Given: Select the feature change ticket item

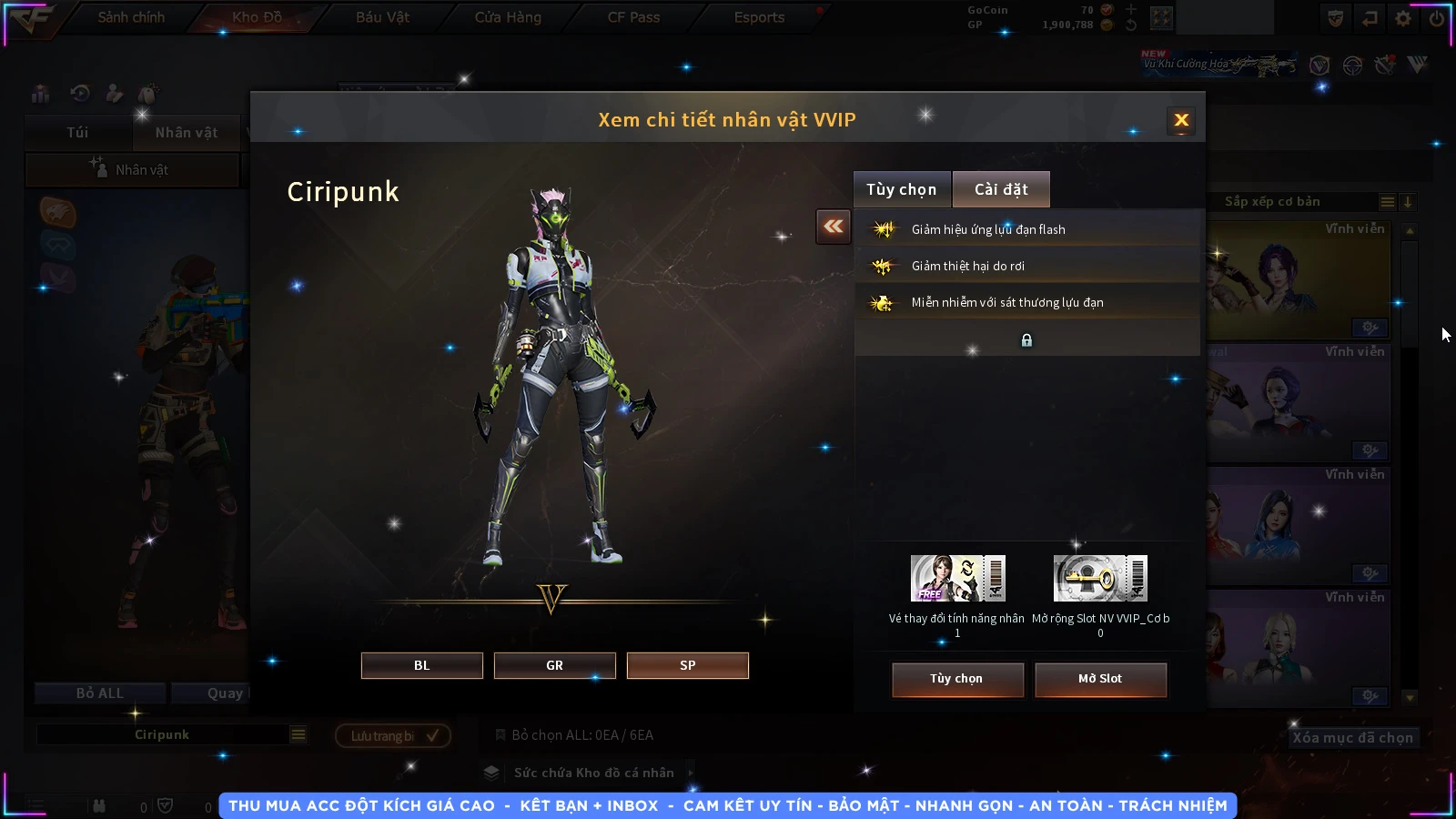Looking at the screenshot, I should (x=957, y=579).
